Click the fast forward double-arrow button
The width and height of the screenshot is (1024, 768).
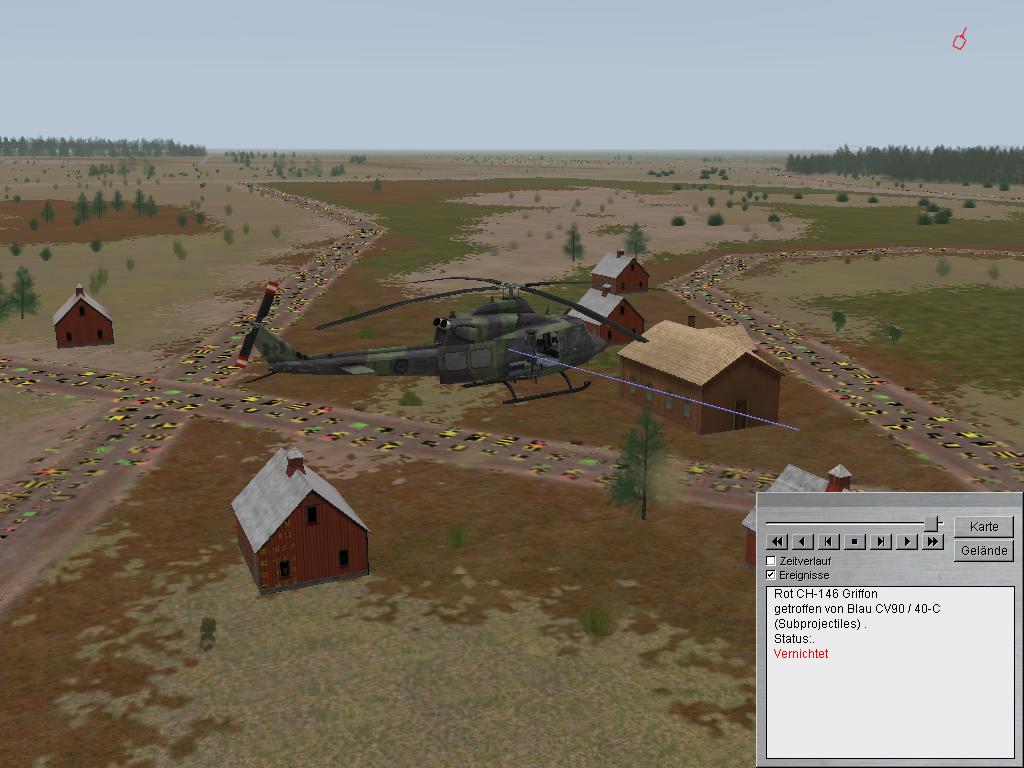[933, 542]
